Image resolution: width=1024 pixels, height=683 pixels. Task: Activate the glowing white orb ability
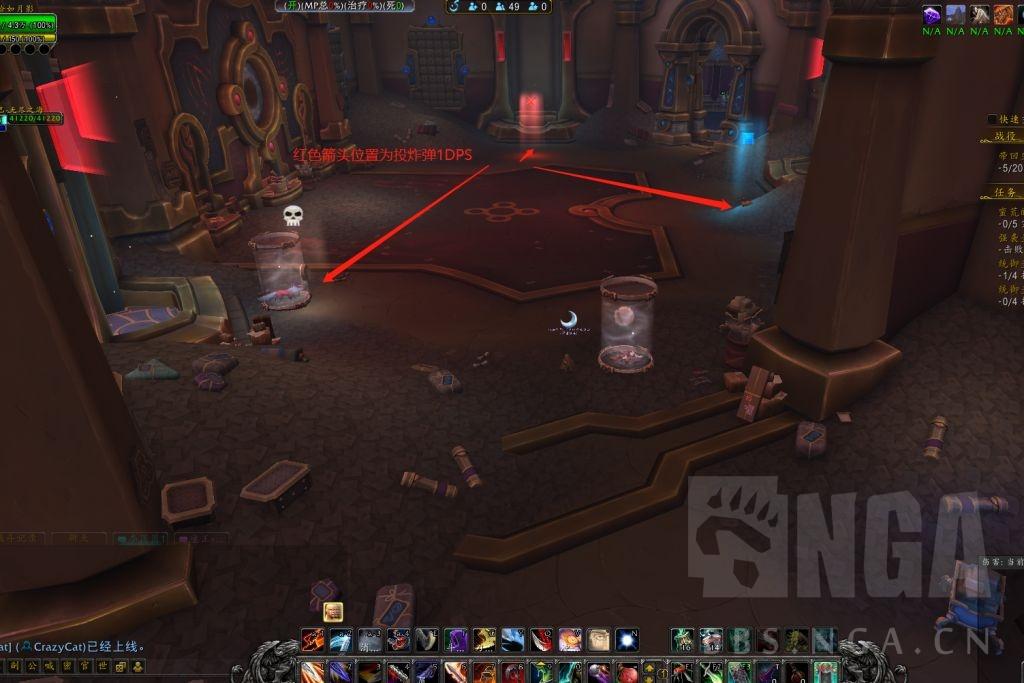coord(627,639)
